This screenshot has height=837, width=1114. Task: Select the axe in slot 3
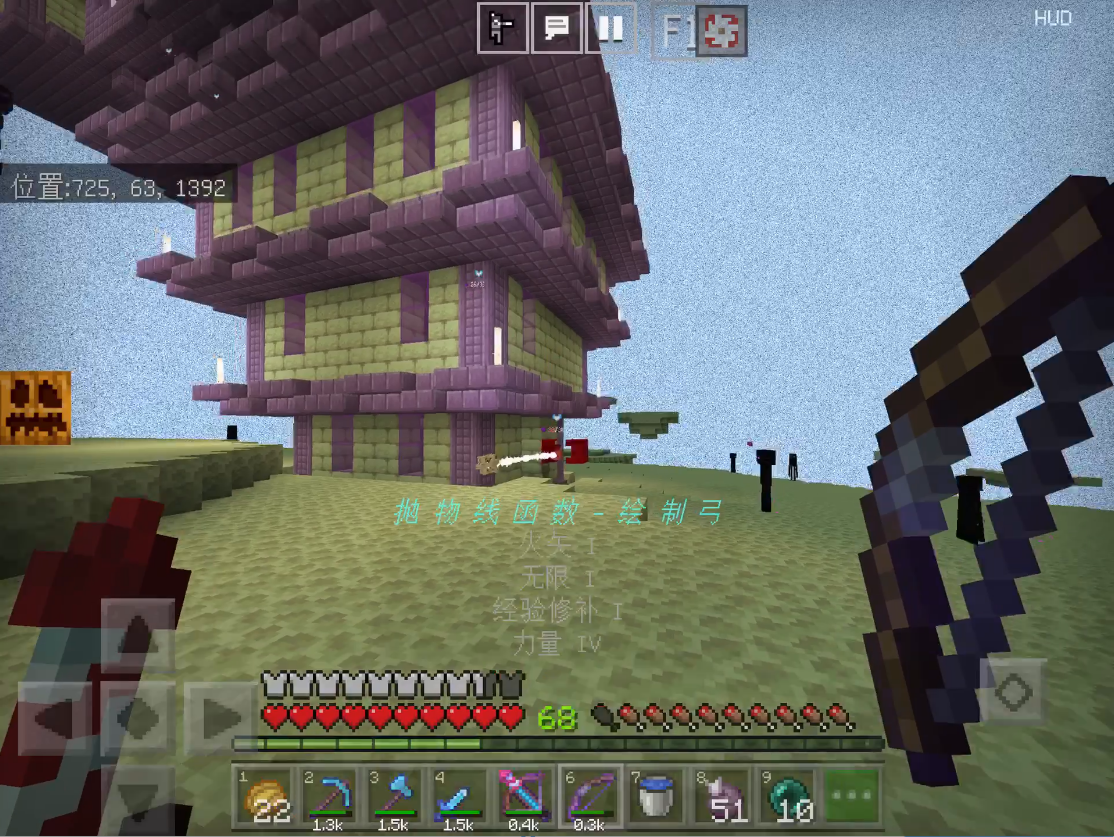pyautogui.click(x=395, y=797)
